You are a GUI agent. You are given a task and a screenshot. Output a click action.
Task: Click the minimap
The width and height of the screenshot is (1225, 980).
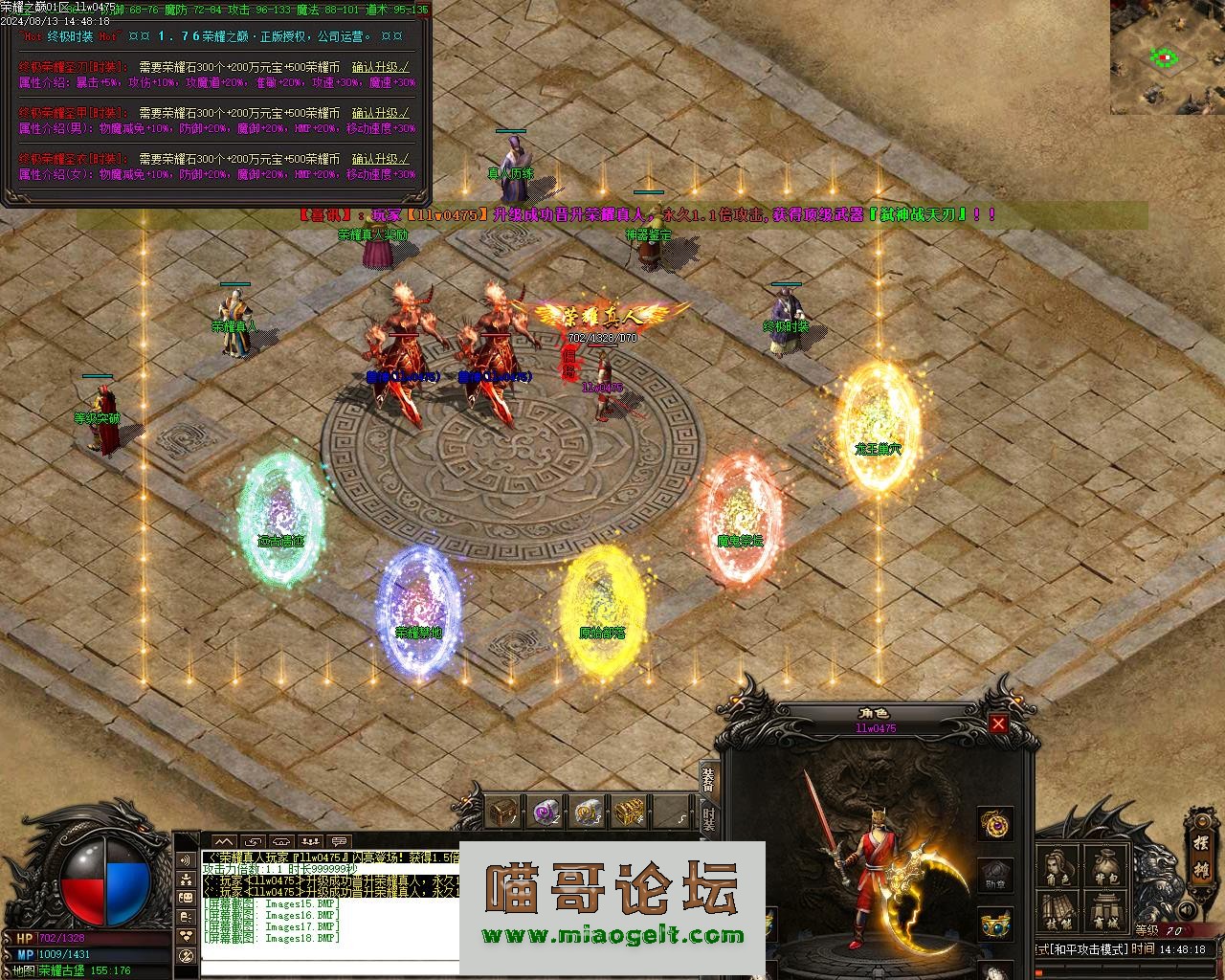1167,57
